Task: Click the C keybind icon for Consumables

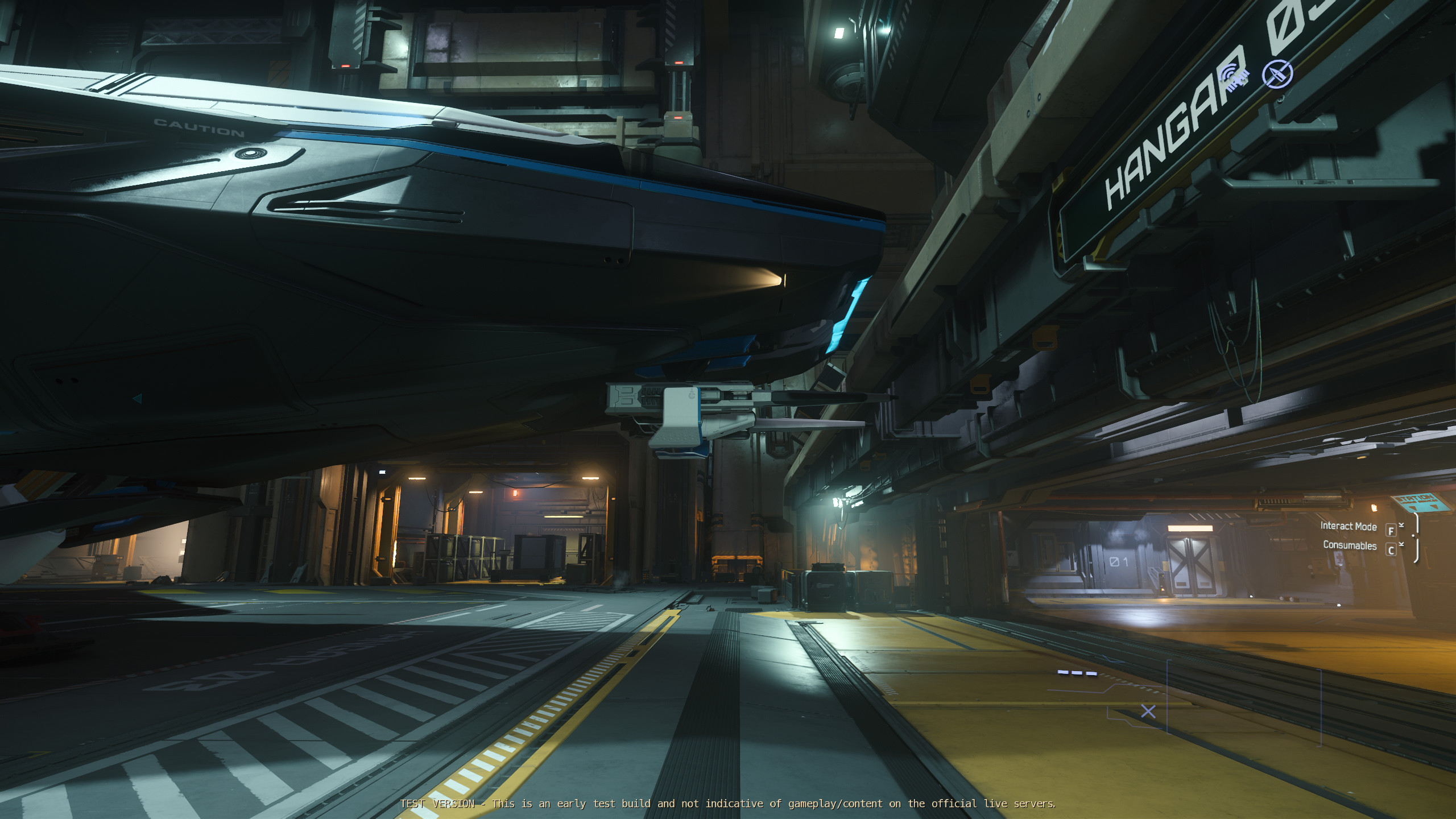Action: point(1390,551)
